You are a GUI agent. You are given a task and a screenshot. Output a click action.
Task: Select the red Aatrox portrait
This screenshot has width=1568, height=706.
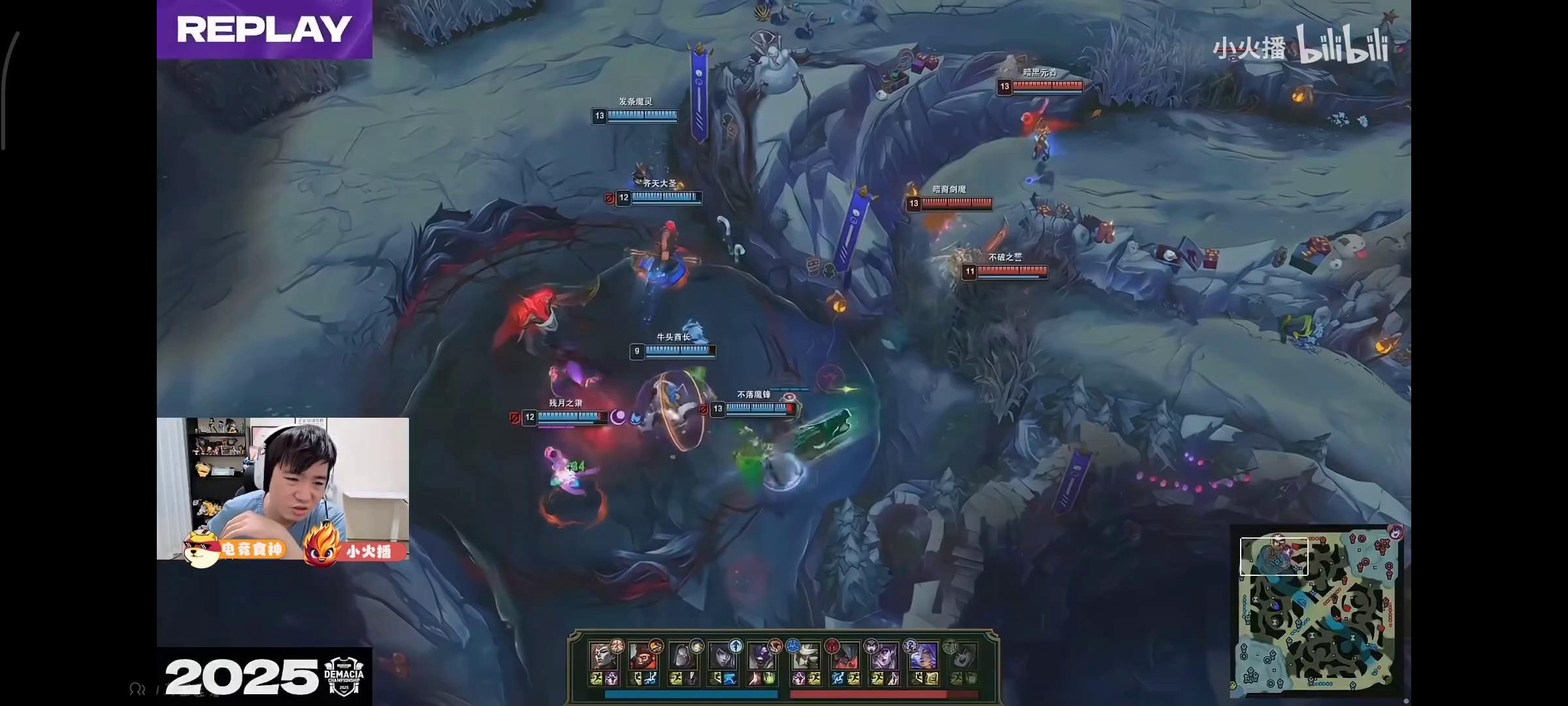pos(844,656)
